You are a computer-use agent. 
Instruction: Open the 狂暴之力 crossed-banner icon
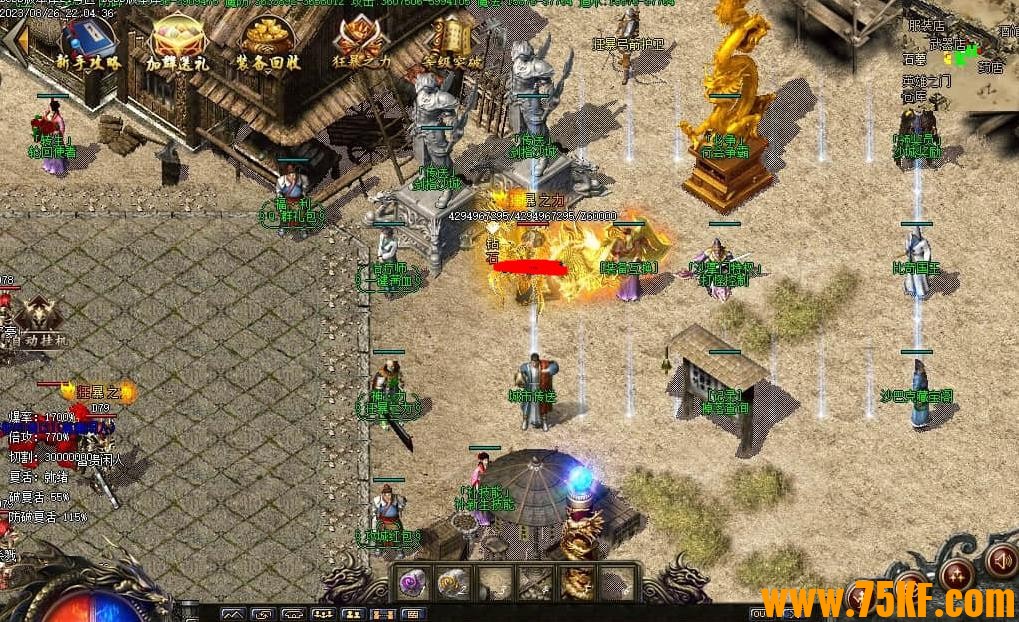click(360, 42)
